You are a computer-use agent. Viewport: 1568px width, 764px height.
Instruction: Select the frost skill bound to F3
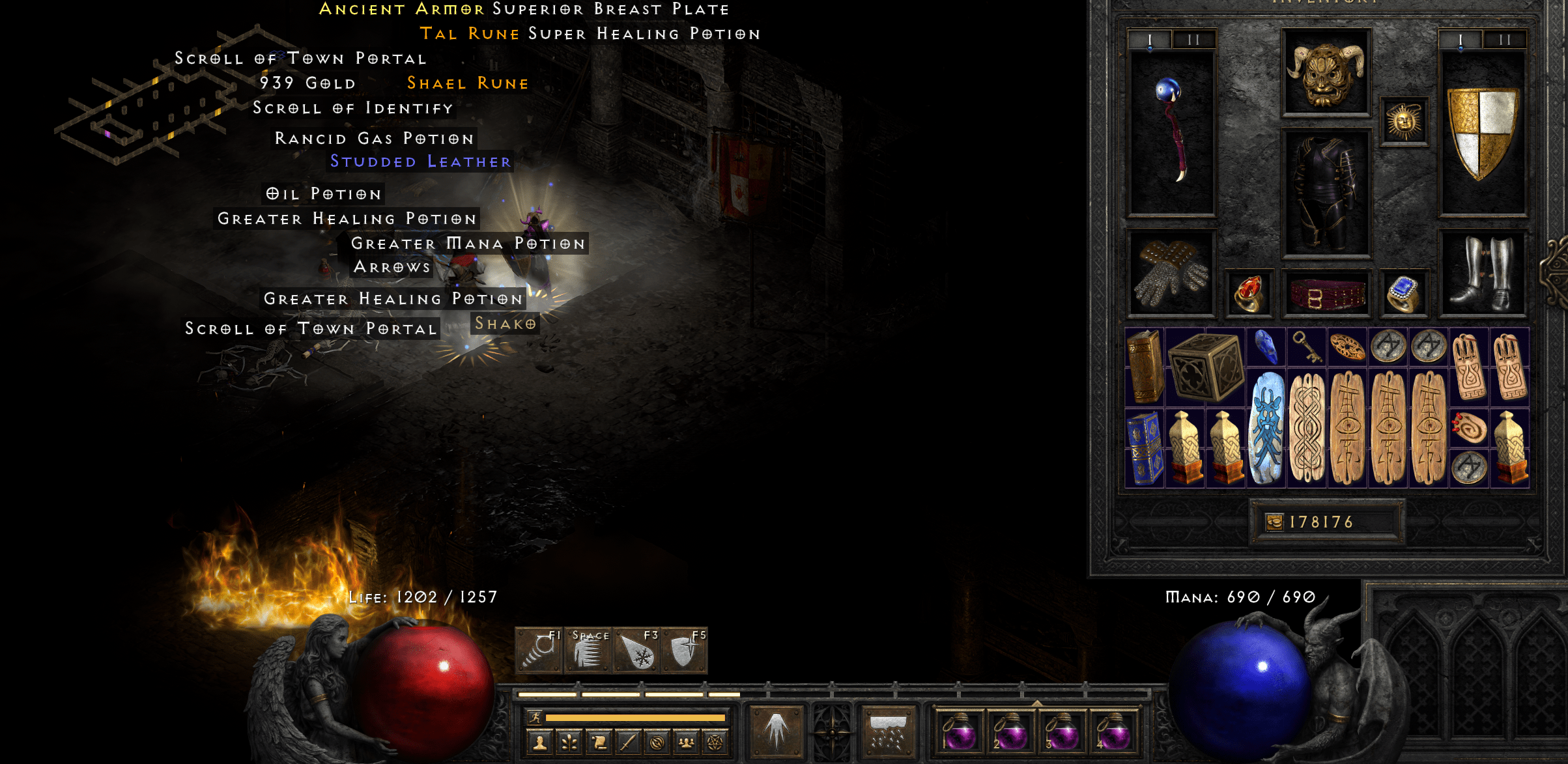636,652
